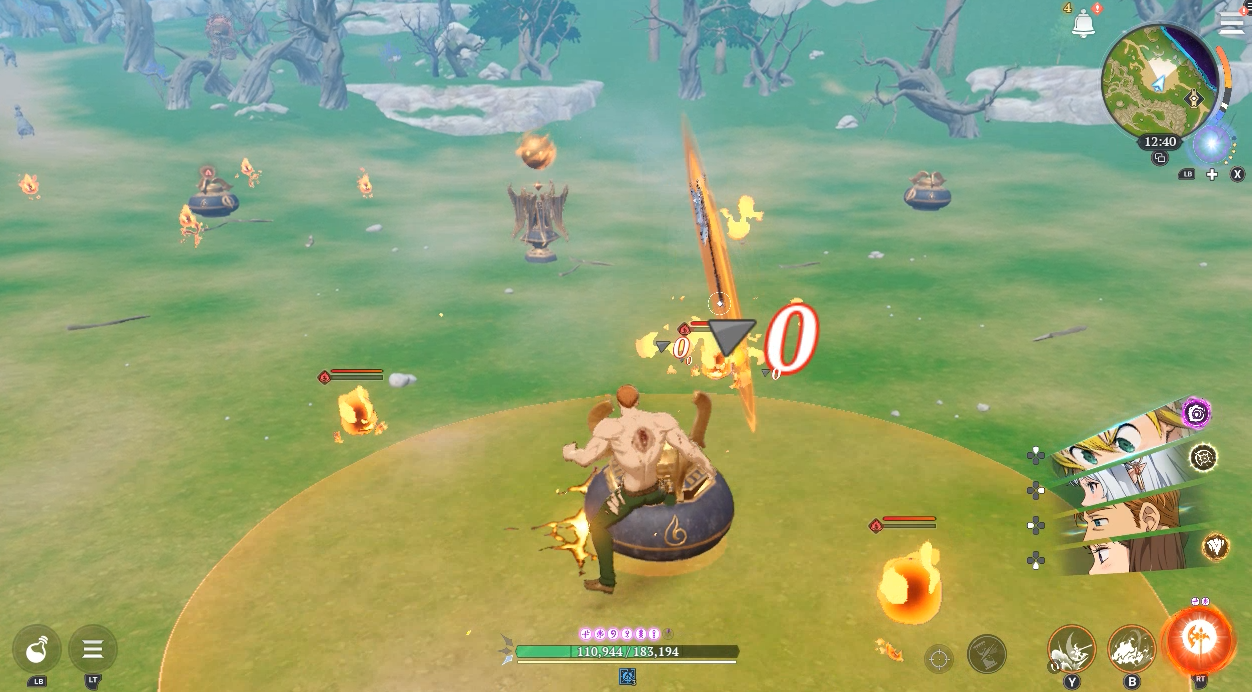Check notifications via the bell icon

tap(1083, 24)
